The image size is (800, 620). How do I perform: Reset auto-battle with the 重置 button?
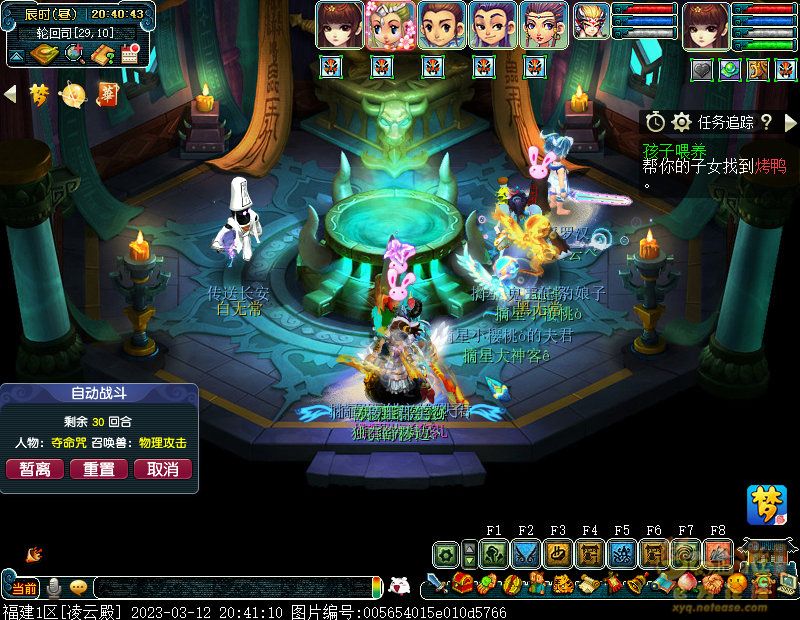99,469
